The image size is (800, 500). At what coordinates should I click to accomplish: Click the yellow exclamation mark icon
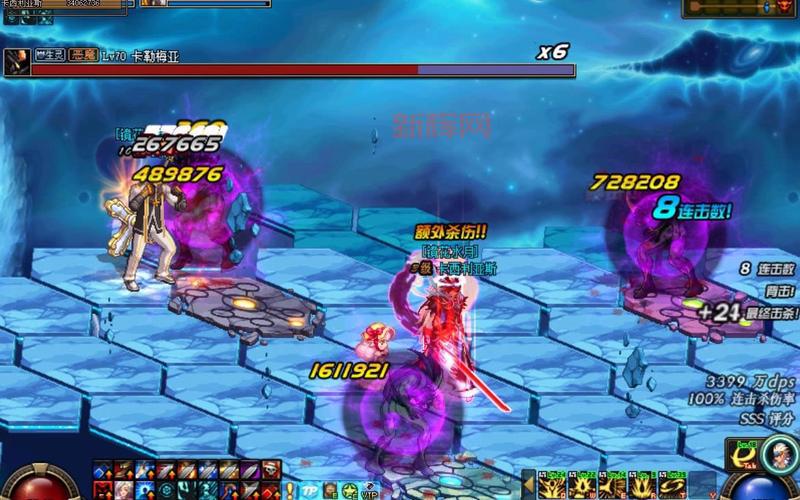(x=289, y=489)
